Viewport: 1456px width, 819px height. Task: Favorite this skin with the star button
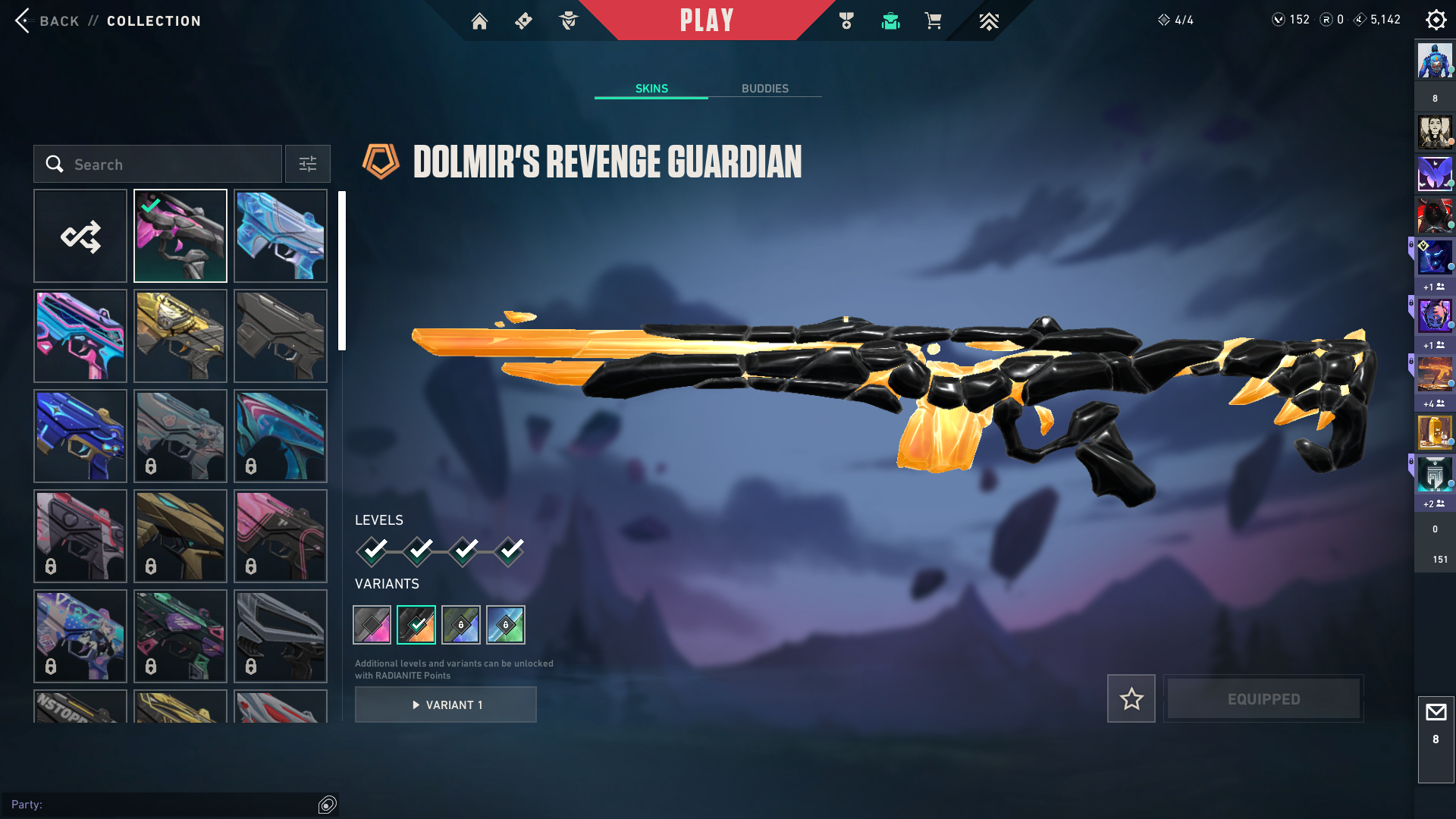[x=1131, y=698]
